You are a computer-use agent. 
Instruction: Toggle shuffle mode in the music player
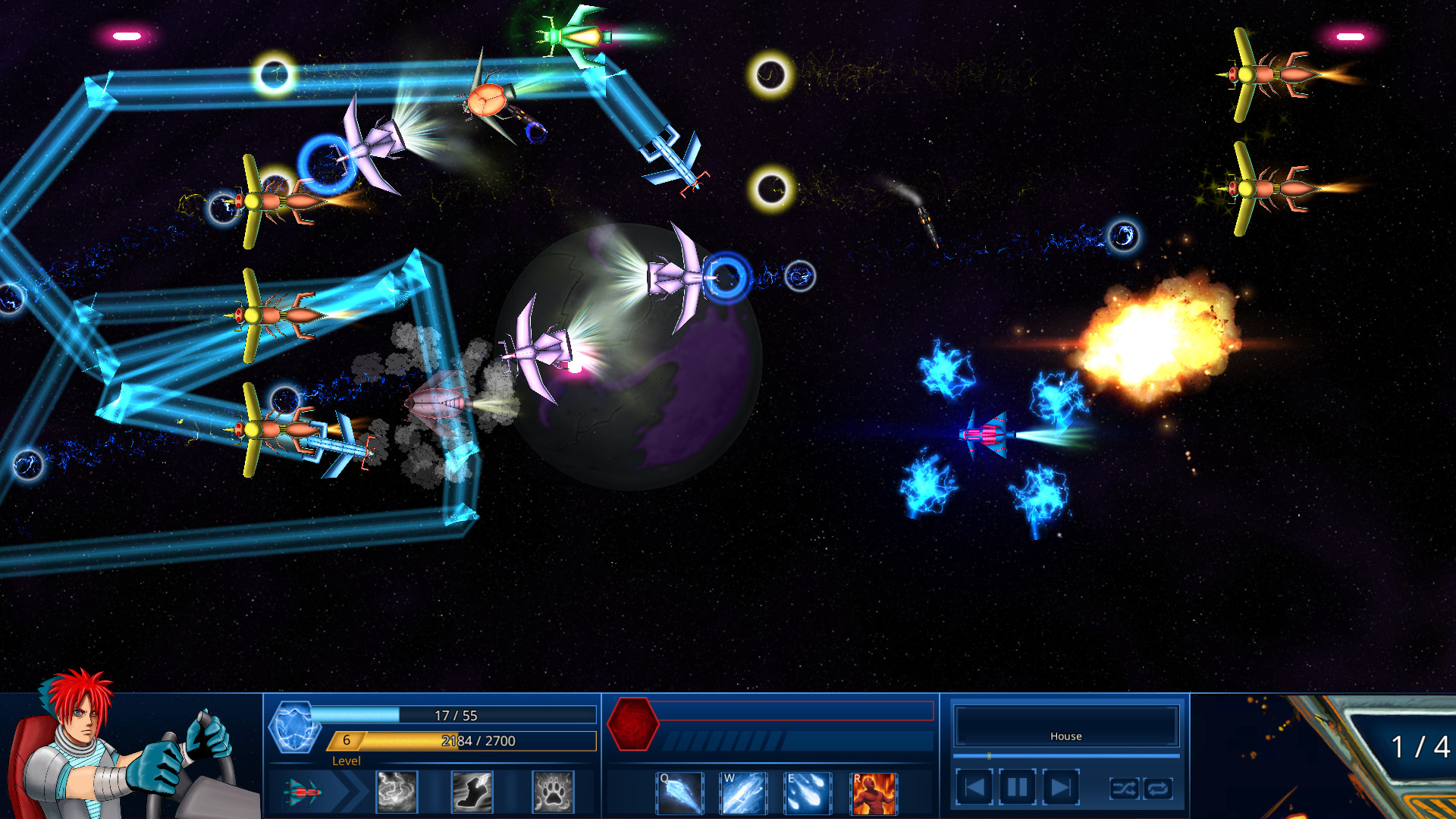pyautogui.click(x=1125, y=789)
